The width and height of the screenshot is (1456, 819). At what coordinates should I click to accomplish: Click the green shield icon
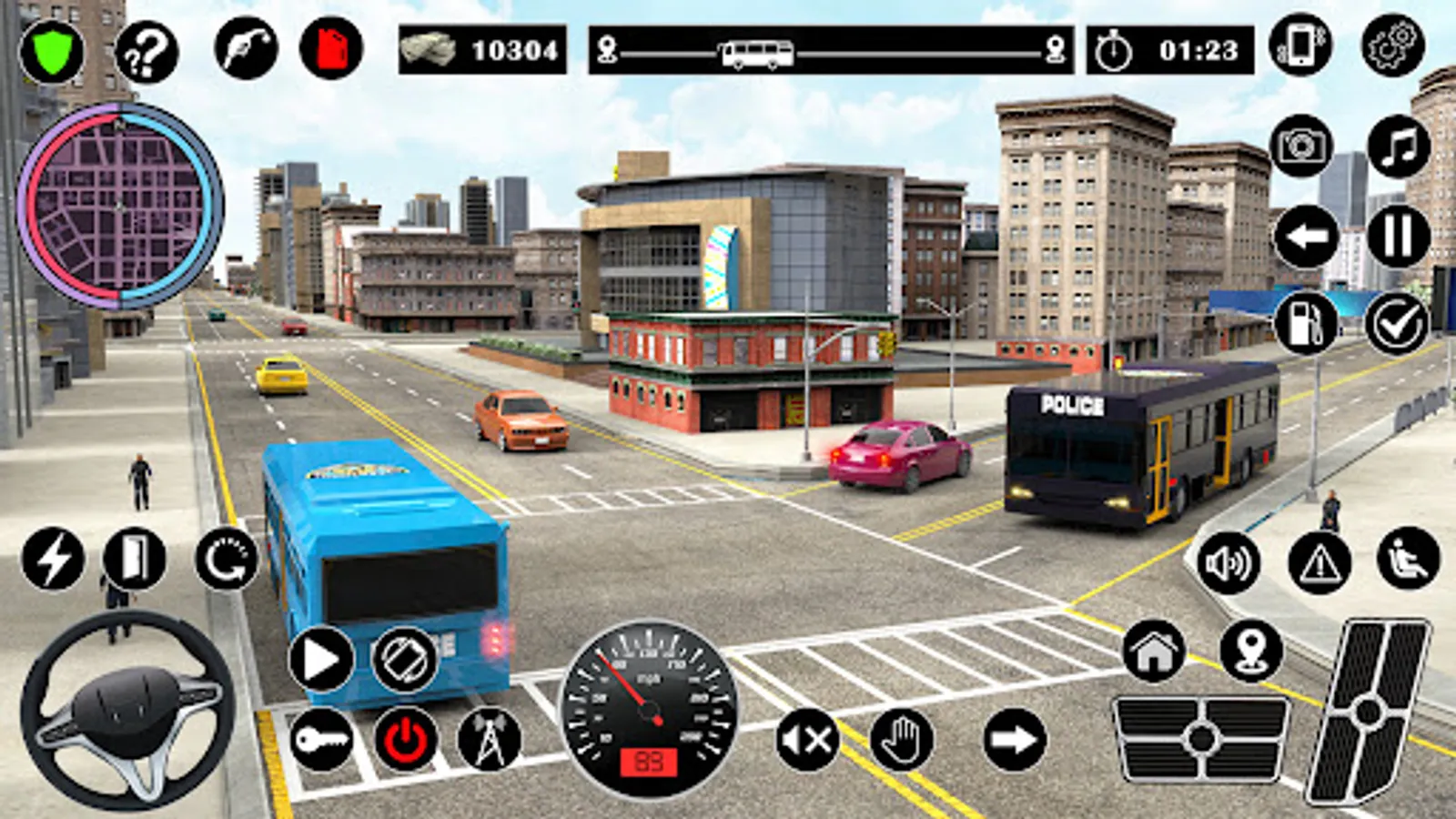(52, 51)
